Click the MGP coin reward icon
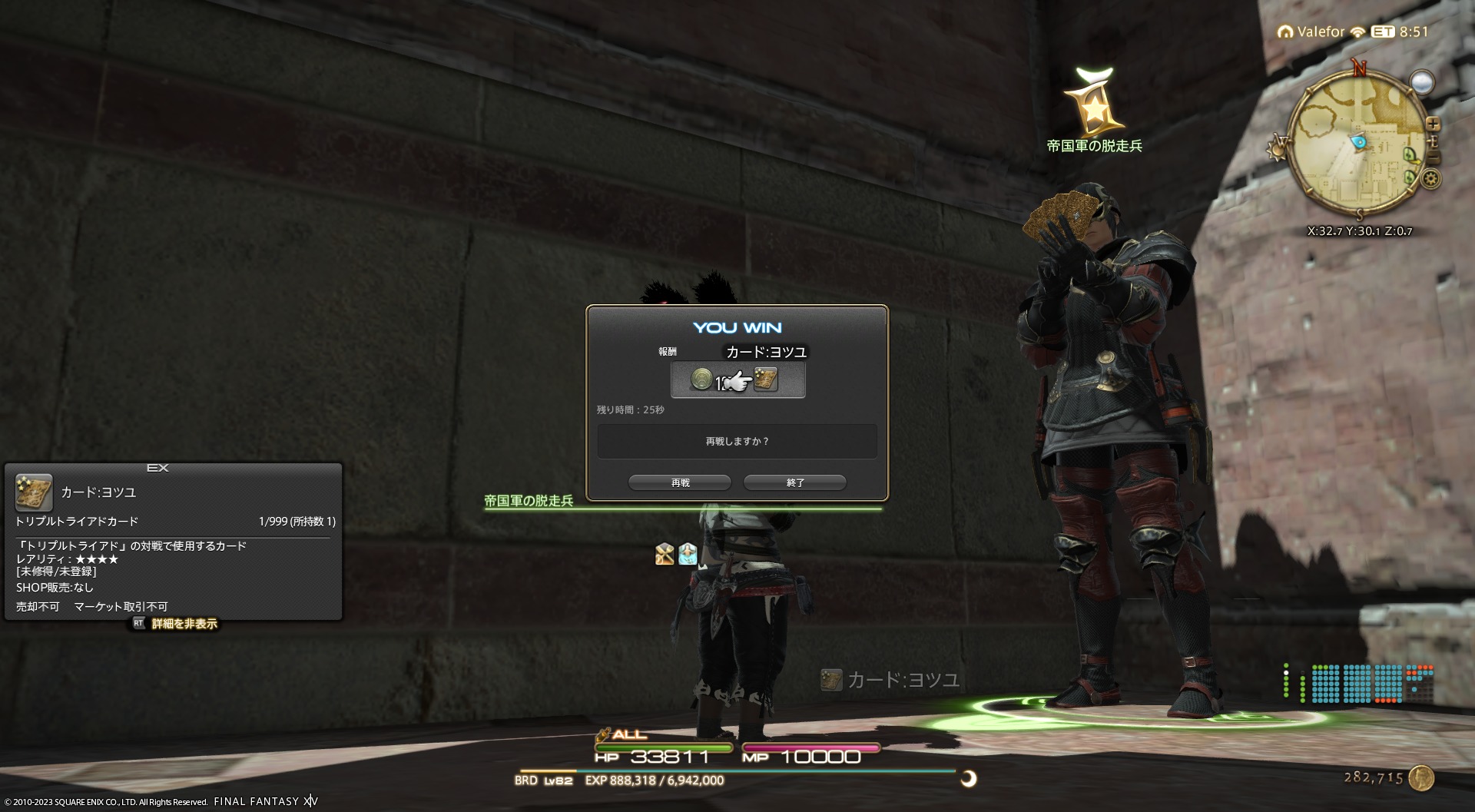 701,379
